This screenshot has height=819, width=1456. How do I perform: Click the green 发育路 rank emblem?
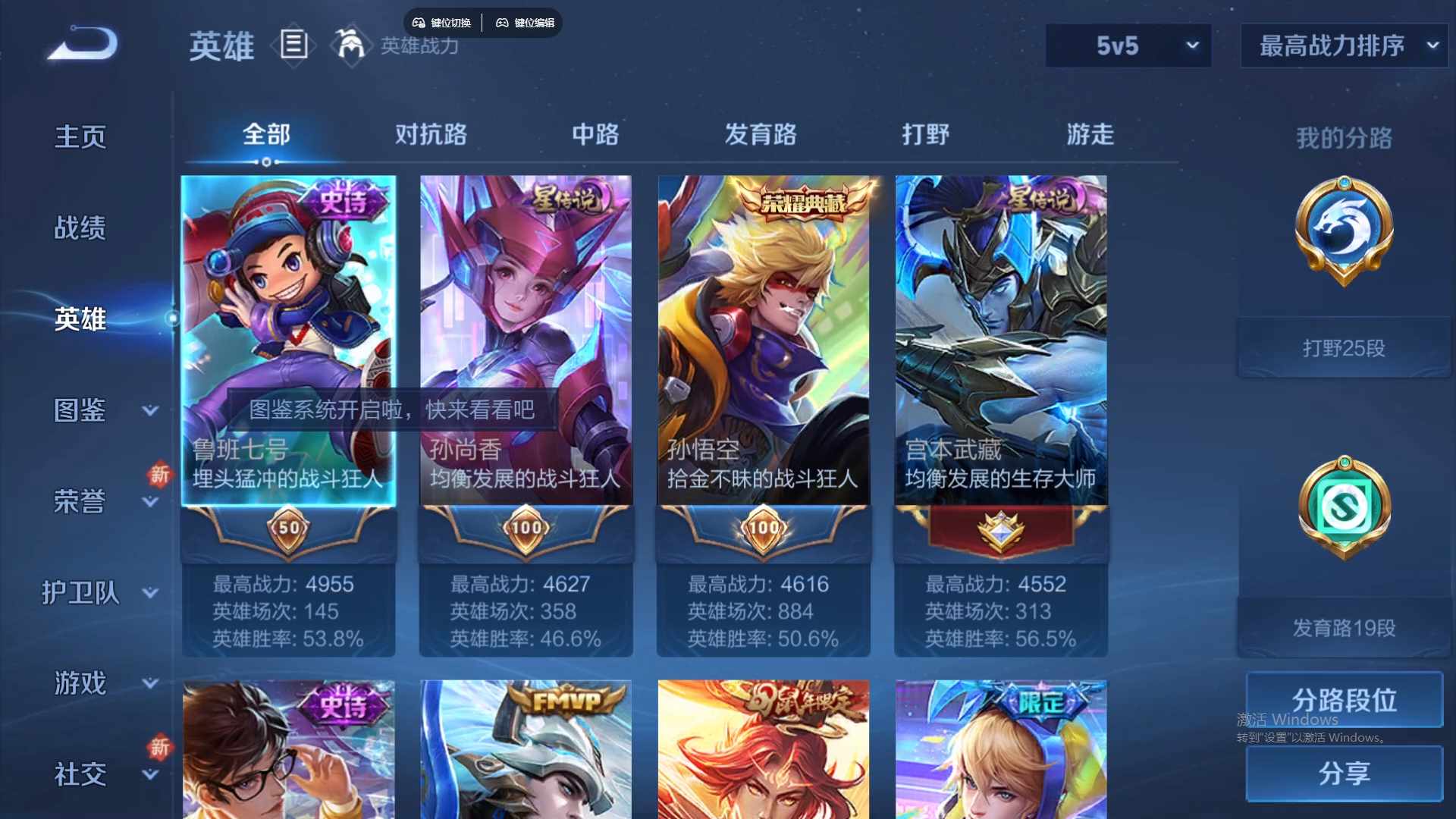[x=1342, y=507]
